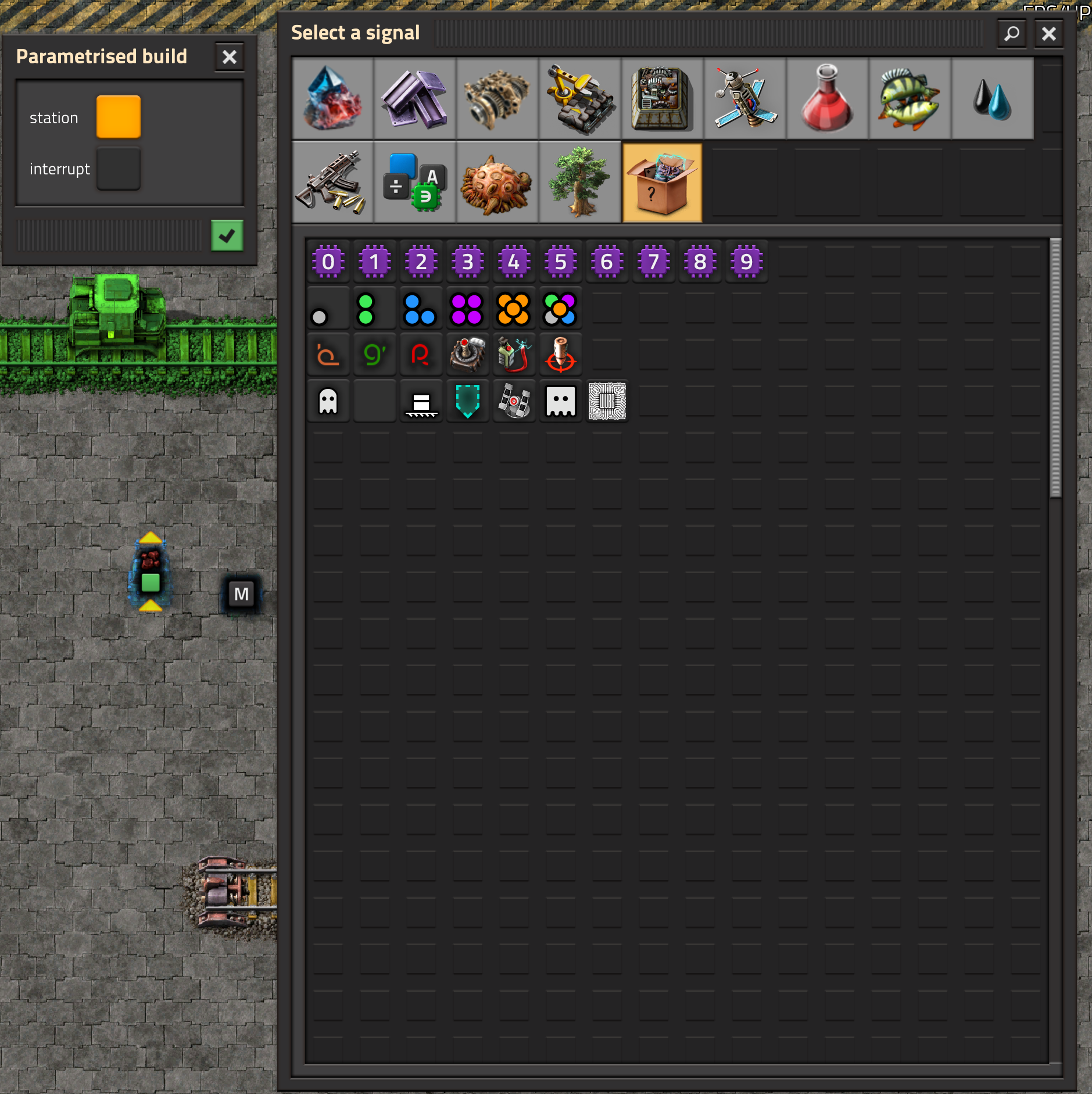
Task: Select the science flask category tab
Action: 826,99
